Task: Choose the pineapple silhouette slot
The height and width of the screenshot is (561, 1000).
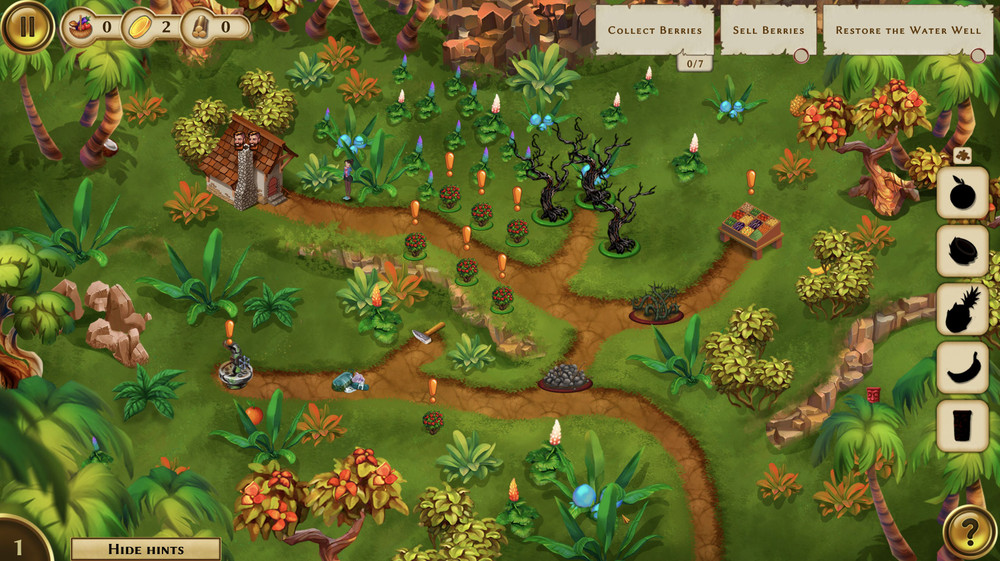Action: (x=962, y=309)
